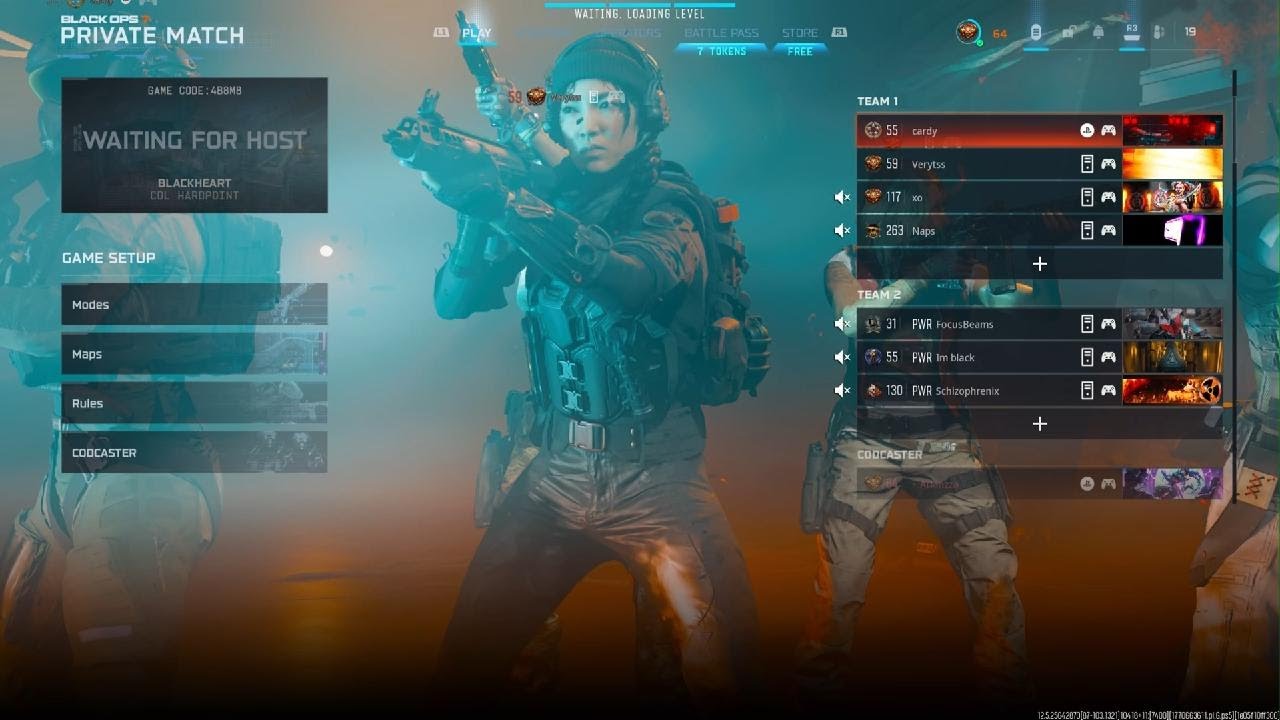This screenshot has width=1280, height=720.
Task: Open the Store tab
Action: 800,33
